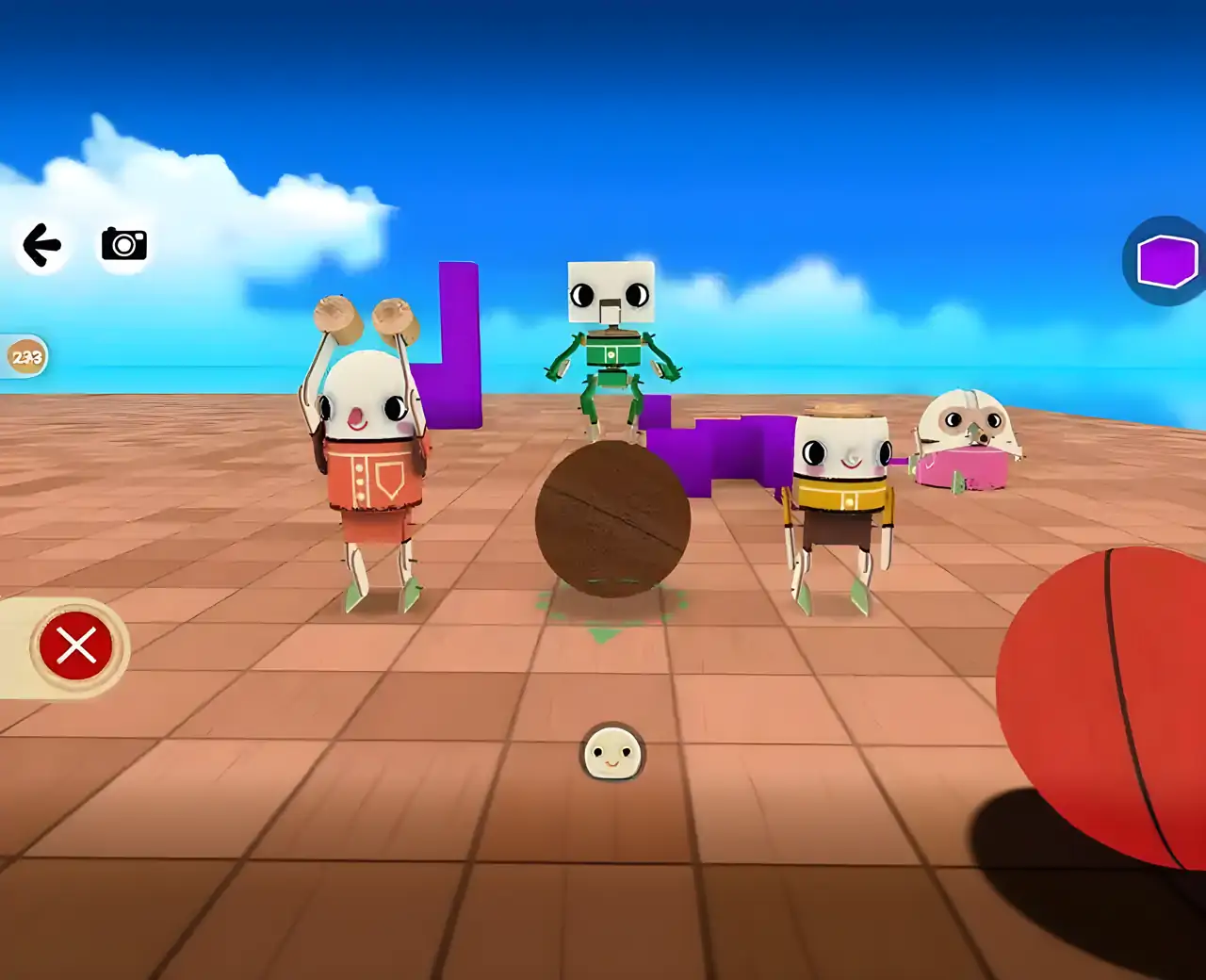Open the purple block selector

pos(1166,261)
